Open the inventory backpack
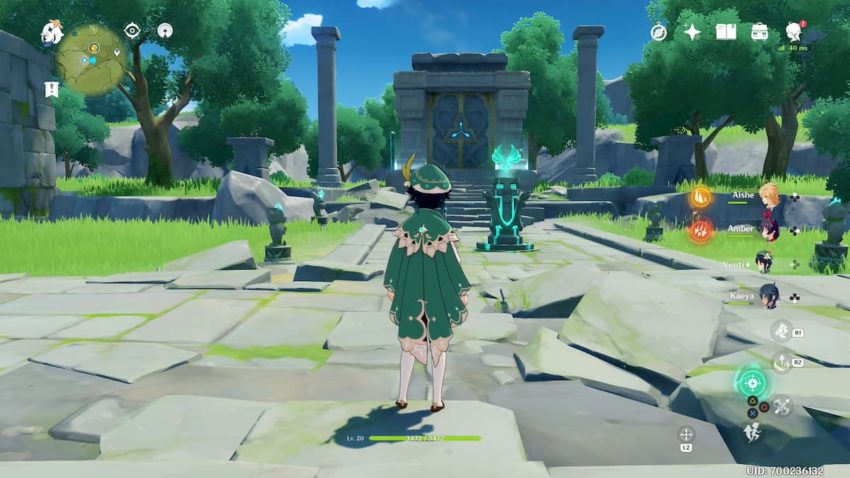 760,32
